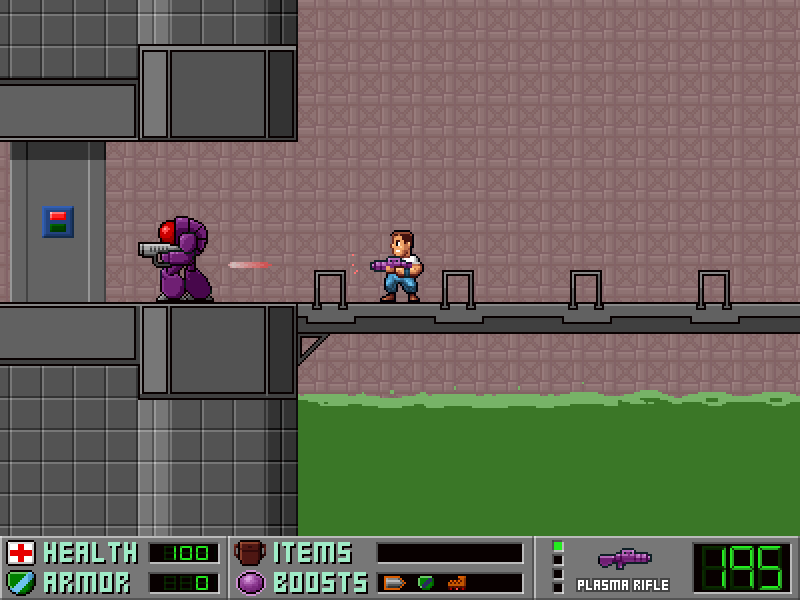Image resolution: width=800 pixels, height=600 pixels.
Task: Activate the green shield boost icon
Action: tap(426, 582)
